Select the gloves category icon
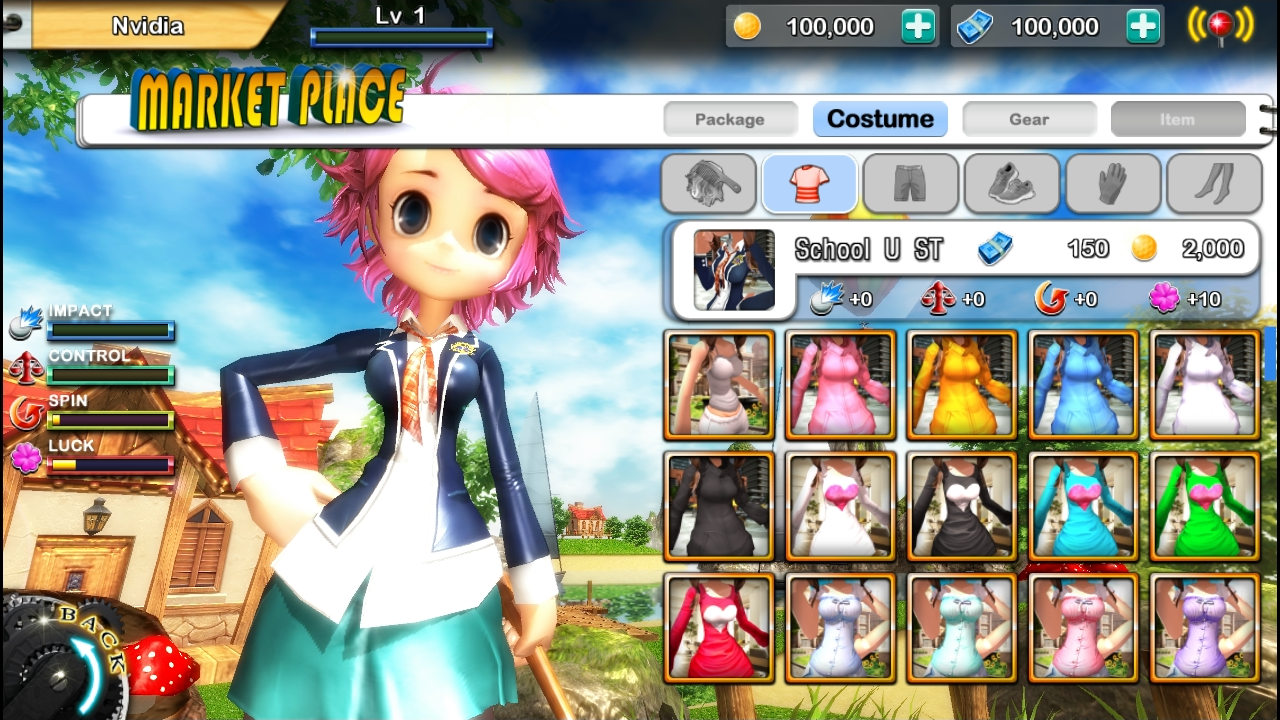1280x720 pixels. pos(1112,184)
